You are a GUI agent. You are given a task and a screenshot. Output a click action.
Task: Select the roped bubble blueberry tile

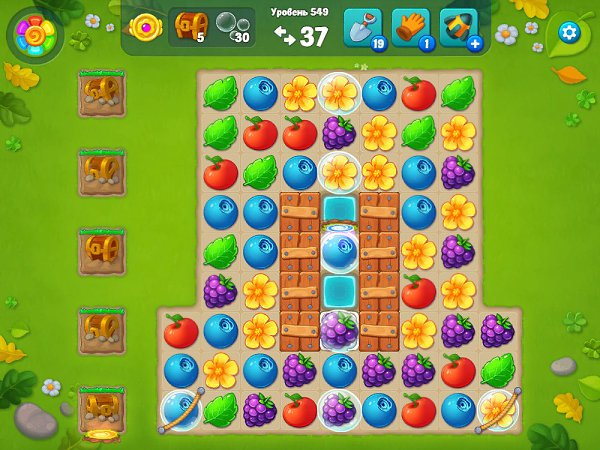tap(180, 409)
